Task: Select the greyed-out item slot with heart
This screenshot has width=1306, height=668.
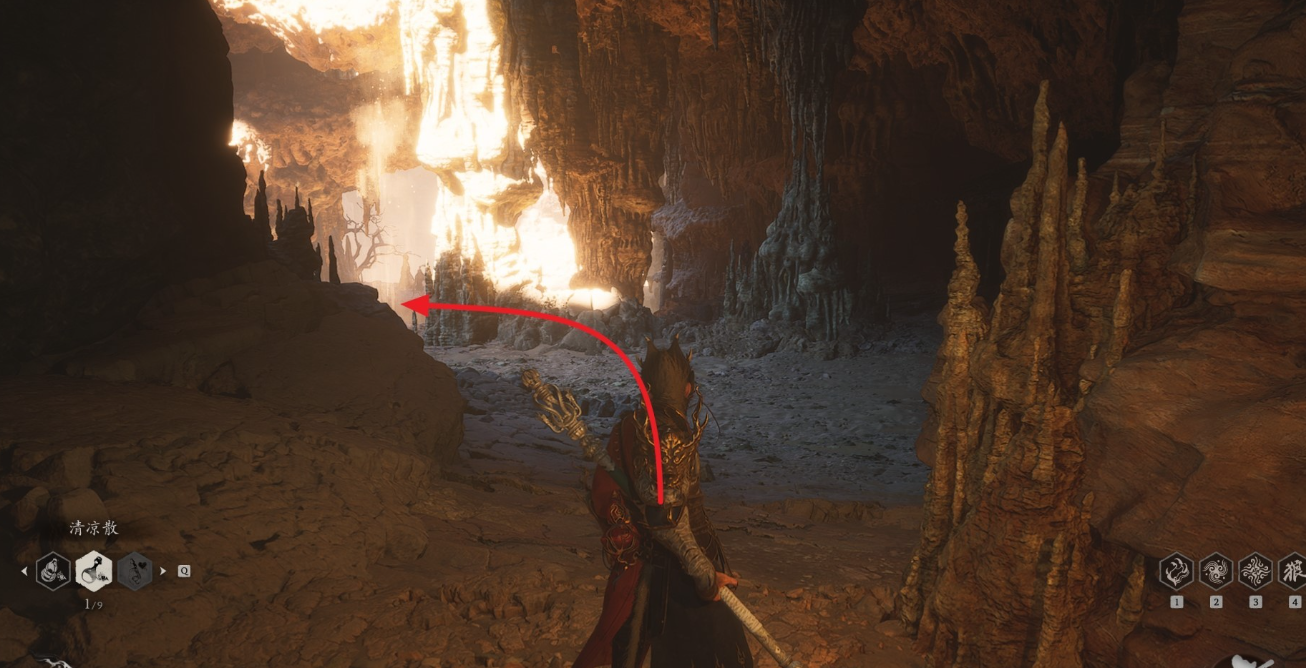Action: 134,571
